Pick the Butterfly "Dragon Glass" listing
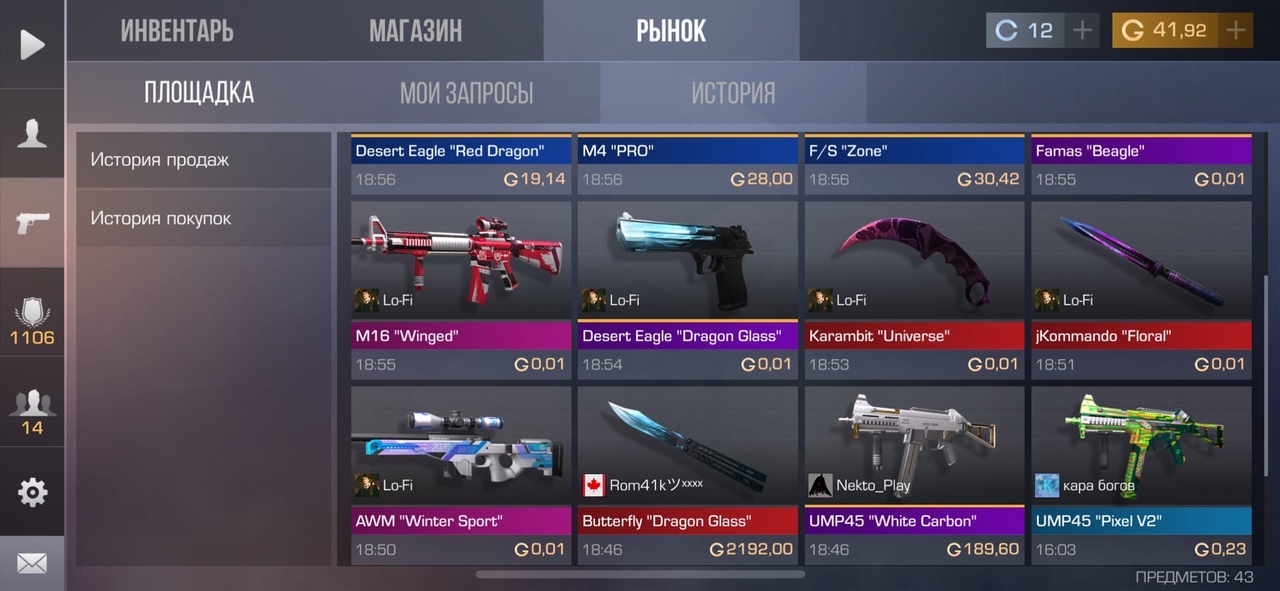 687,474
